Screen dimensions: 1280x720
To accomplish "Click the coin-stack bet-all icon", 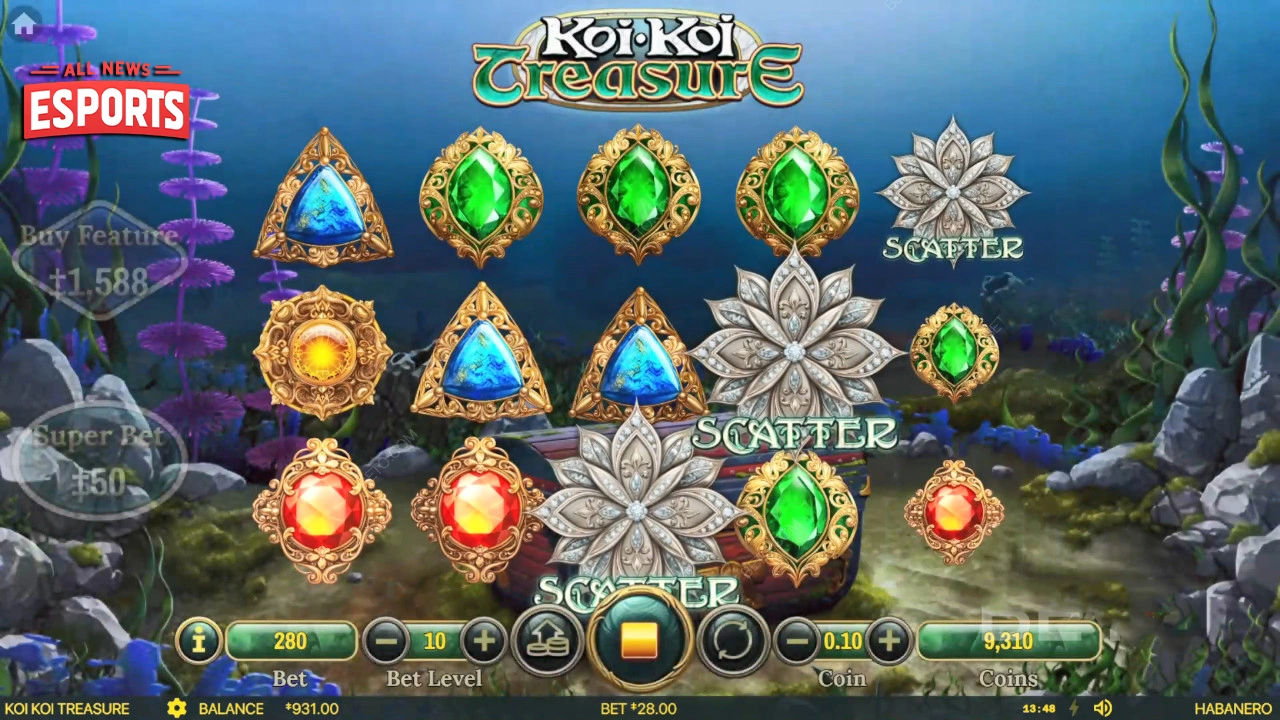I will pyautogui.click(x=549, y=642).
